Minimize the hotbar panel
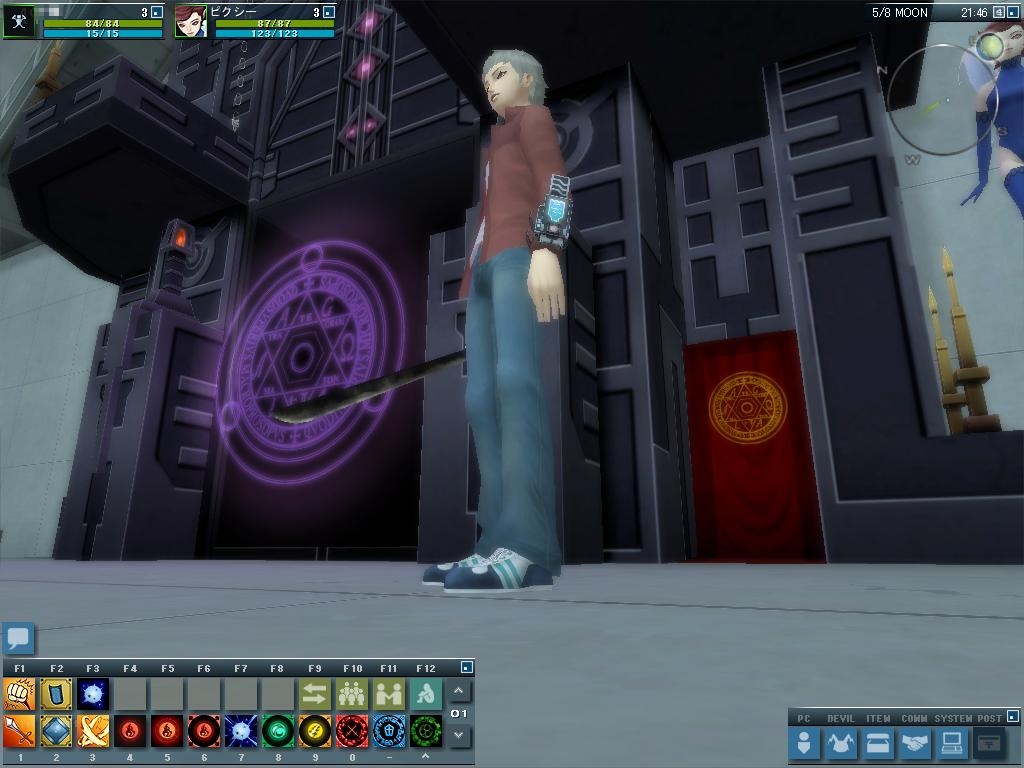The width and height of the screenshot is (1024, 768). tap(466, 667)
